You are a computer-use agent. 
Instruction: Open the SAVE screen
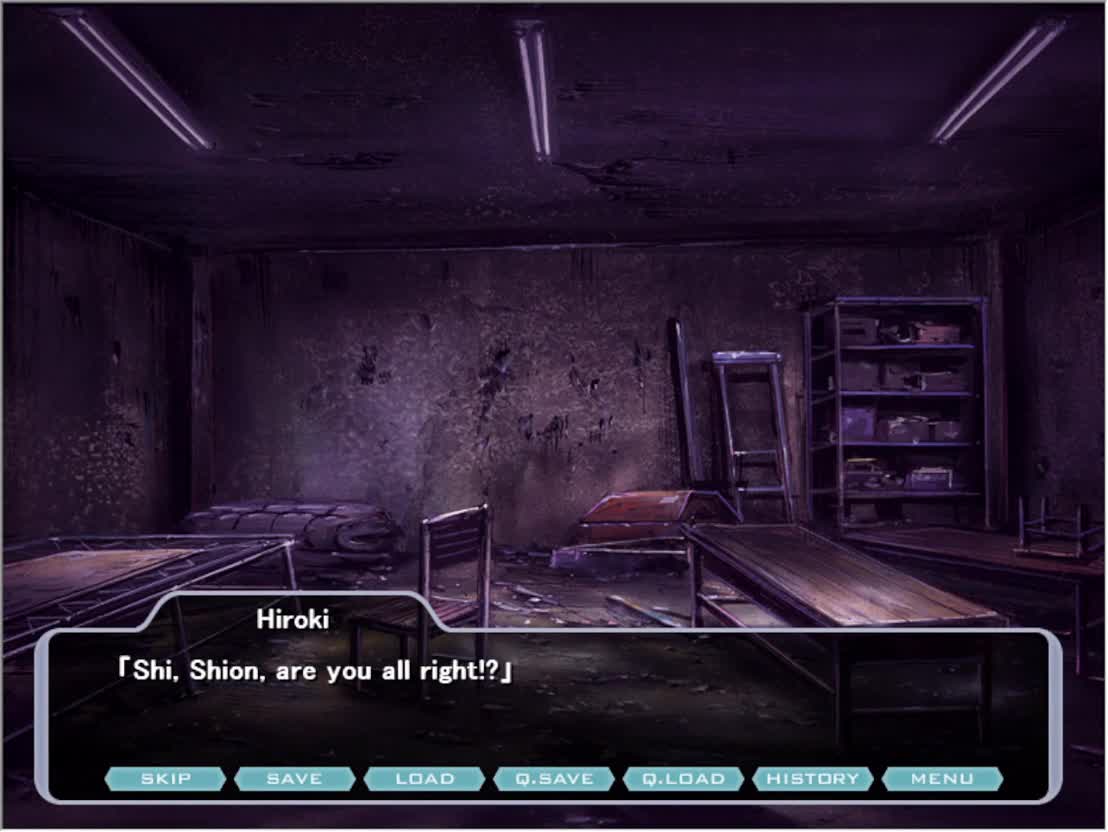[295, 779]
